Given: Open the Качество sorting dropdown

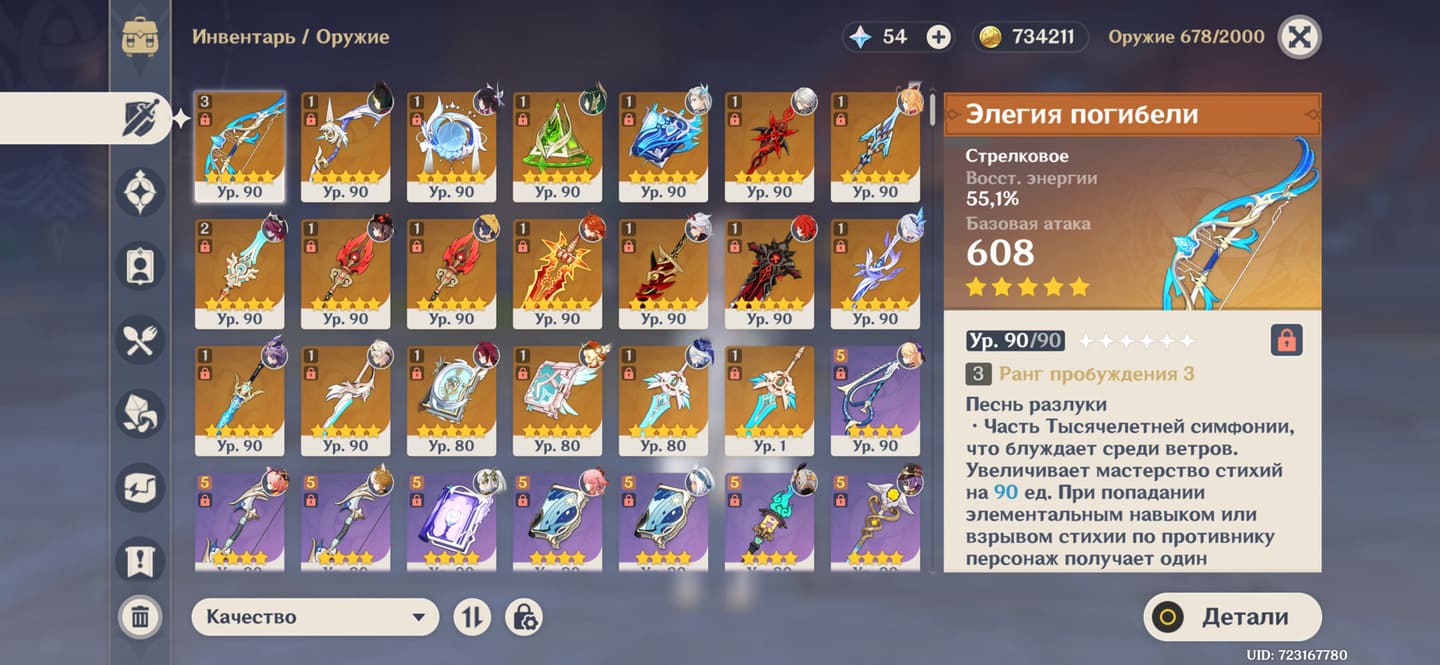Looking at the screenshot, I should [x=315, y=617].
